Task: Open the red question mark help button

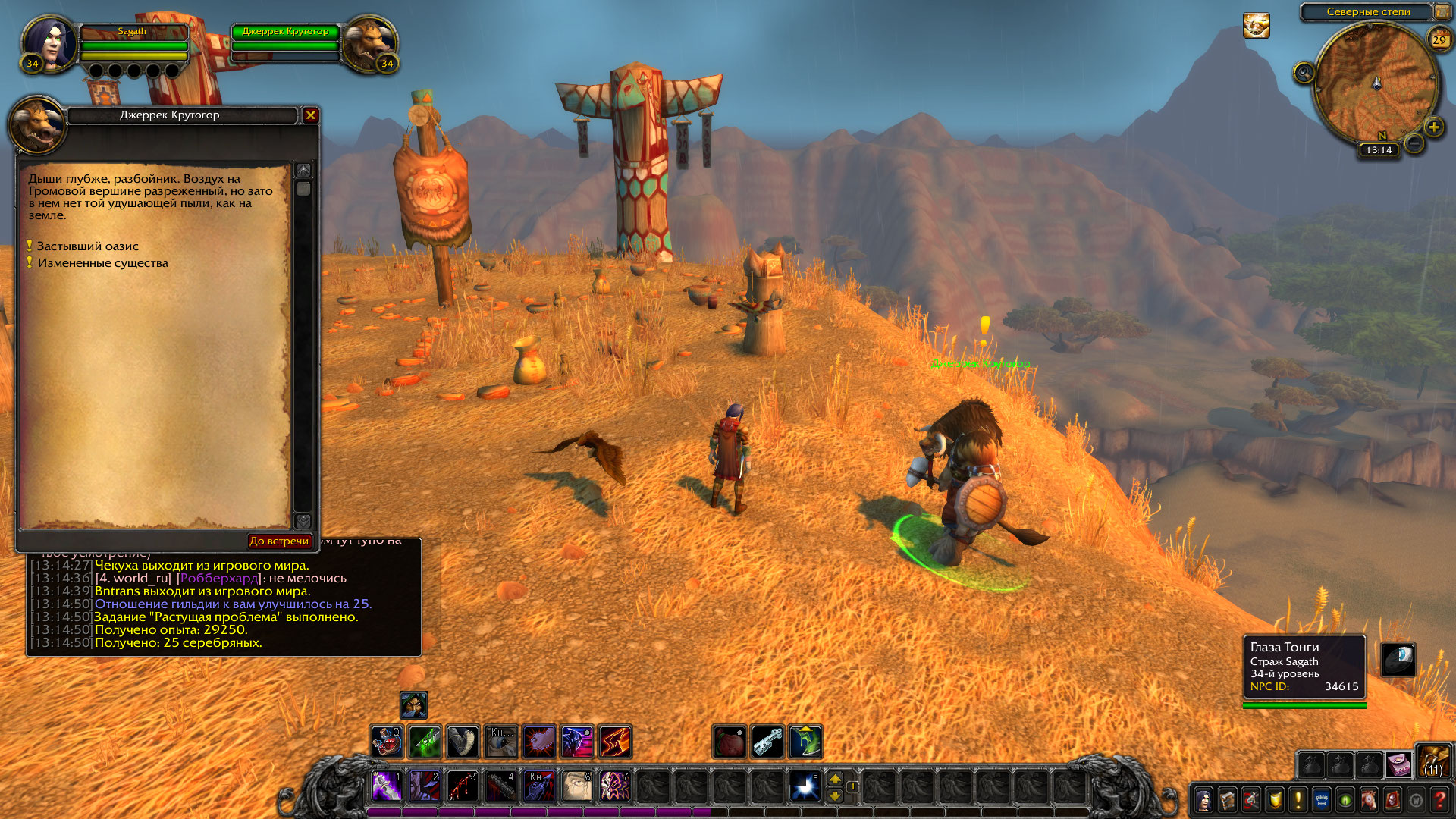Action: 1439,799
